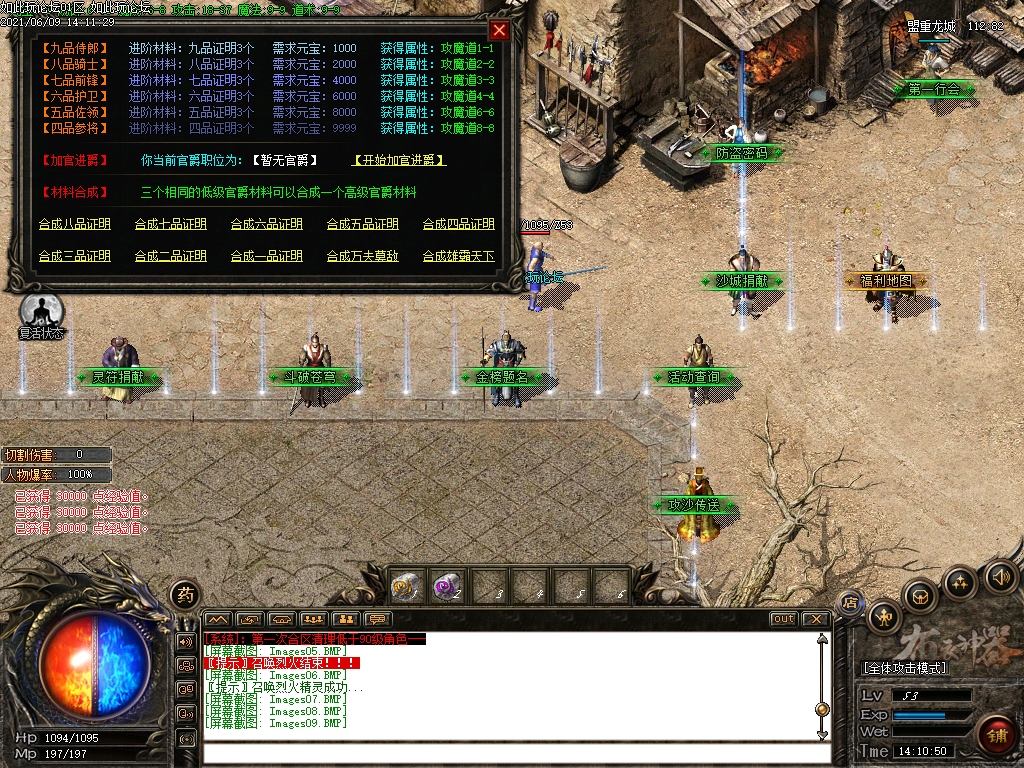Click 合成万夫莫敌 link
Viewport: 1024px width, 768px height.
362,256
